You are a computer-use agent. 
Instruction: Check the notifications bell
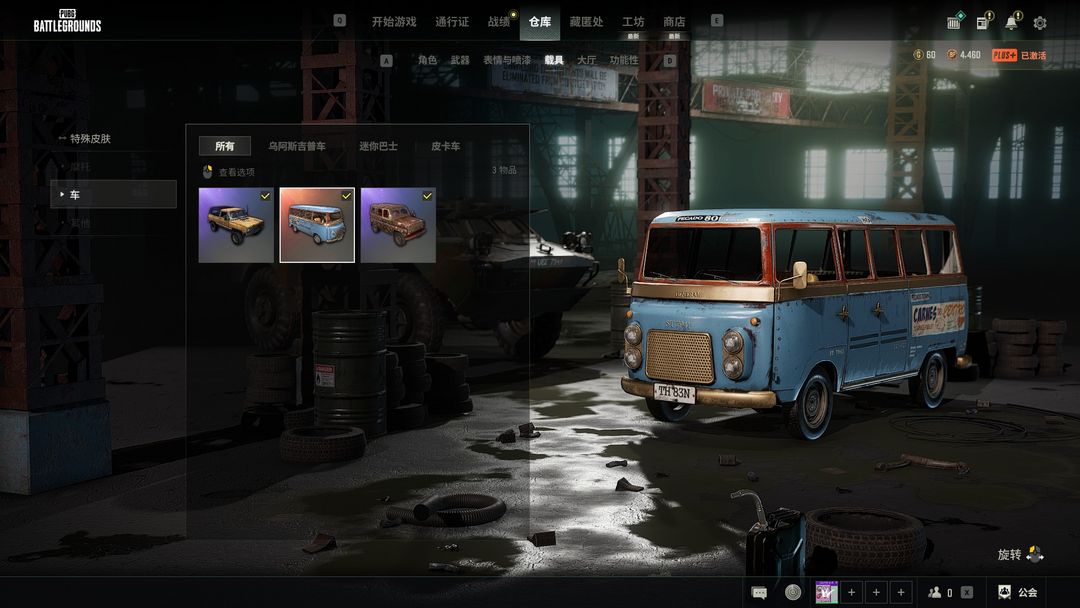click(x=1012, y=23)
